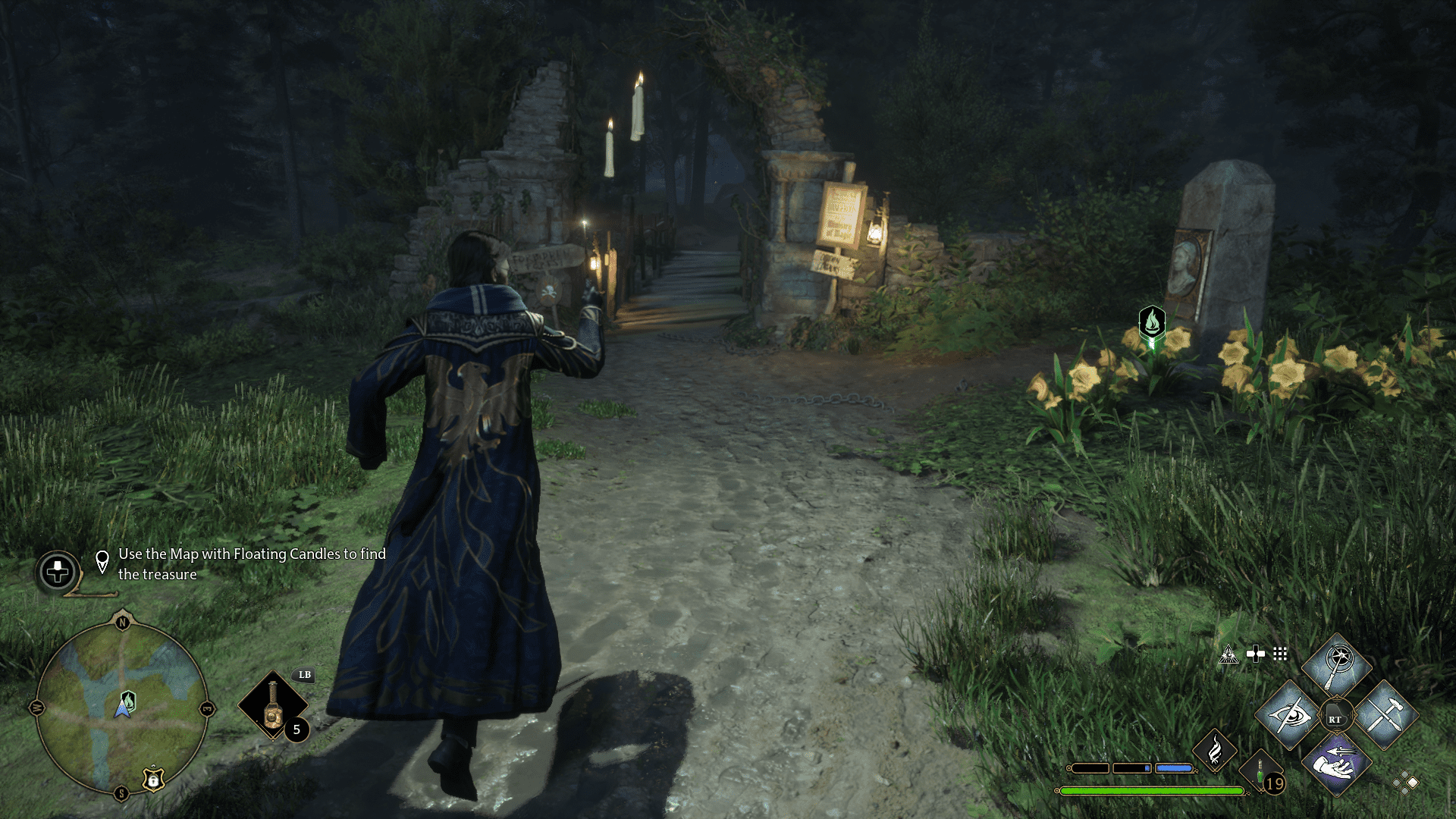Cast the Accio summoning hand spell
This screenshot has width=1456, height=819.
pos(1336,764)
